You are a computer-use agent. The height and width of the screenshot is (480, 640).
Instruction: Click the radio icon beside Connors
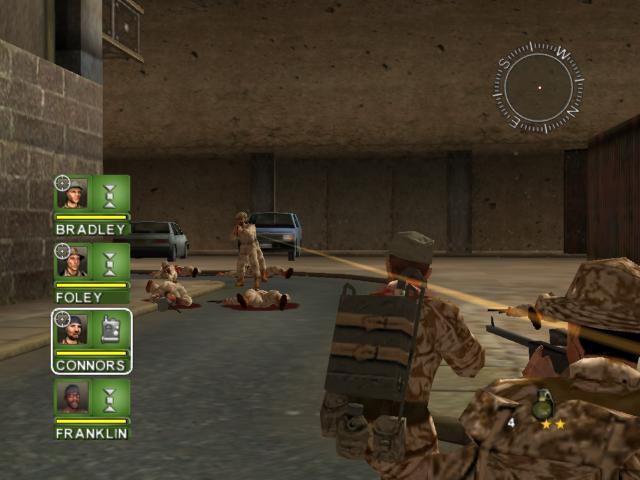pyautogui.click(x=110, y=330)
